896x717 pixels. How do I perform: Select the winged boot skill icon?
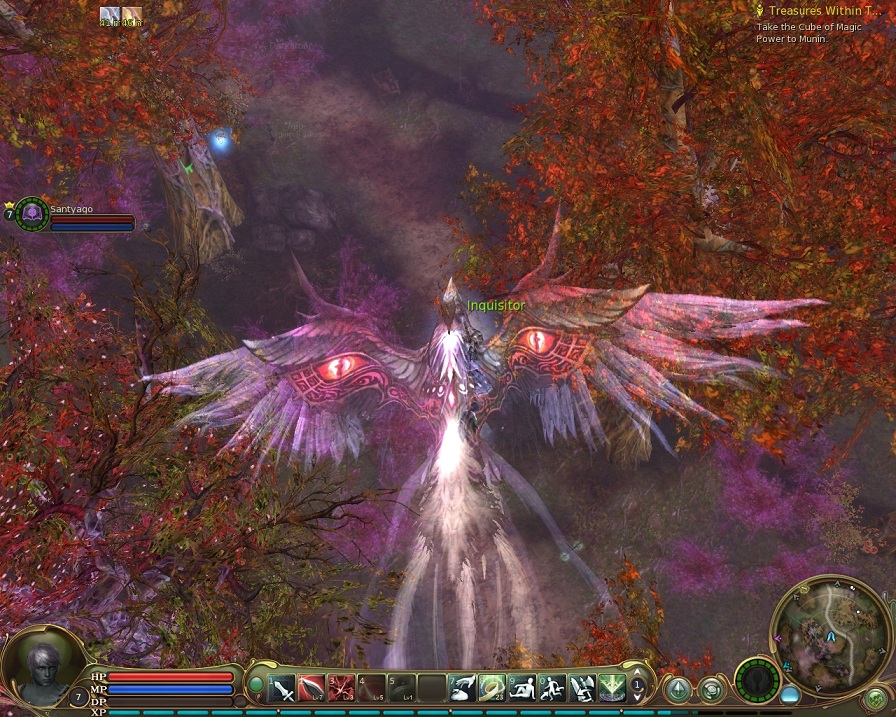coord(582,688)
